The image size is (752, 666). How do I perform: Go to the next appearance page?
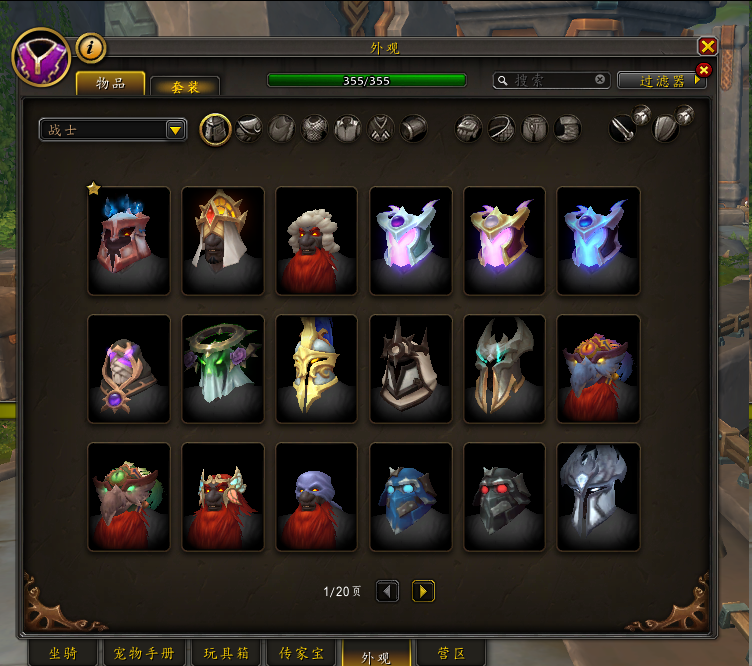423,591
